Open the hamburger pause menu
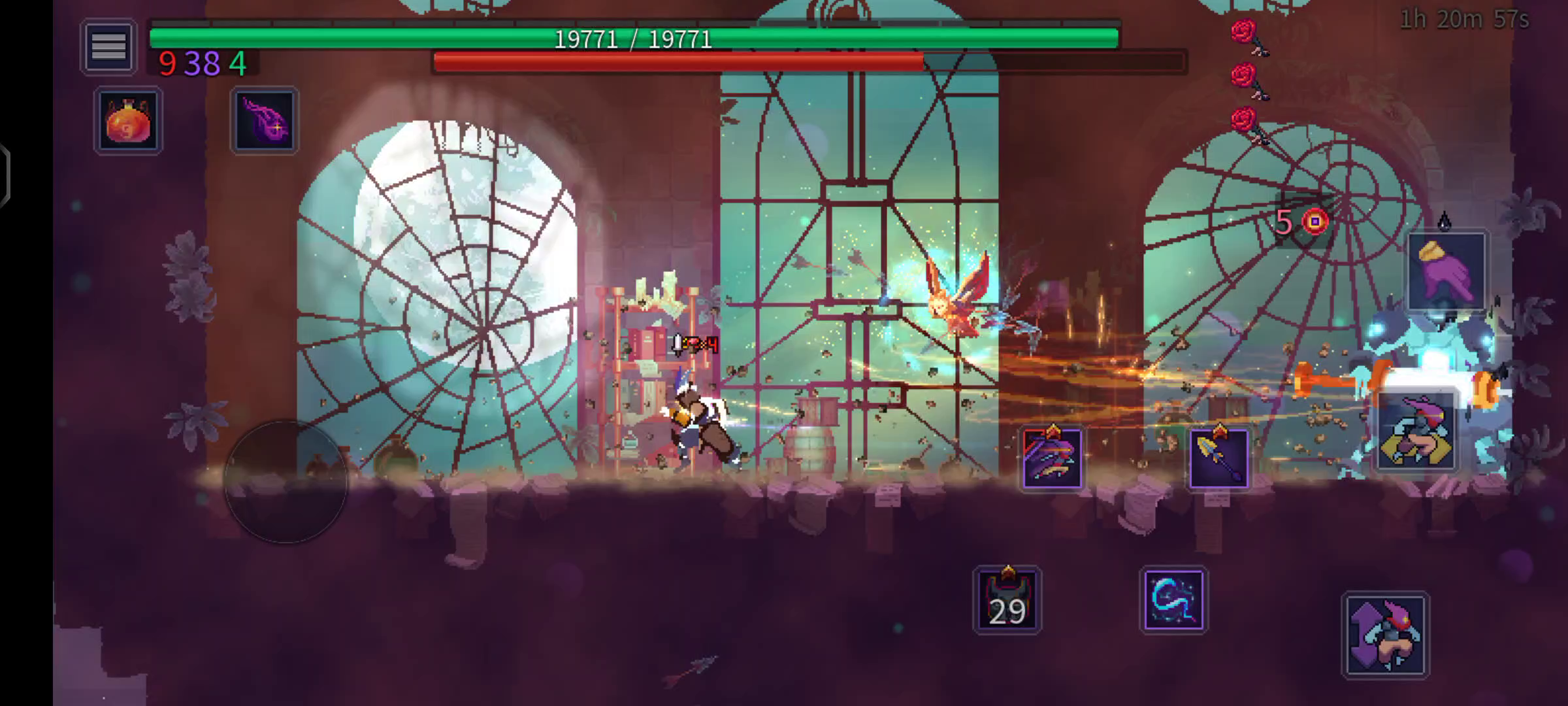 click(108, 47)
